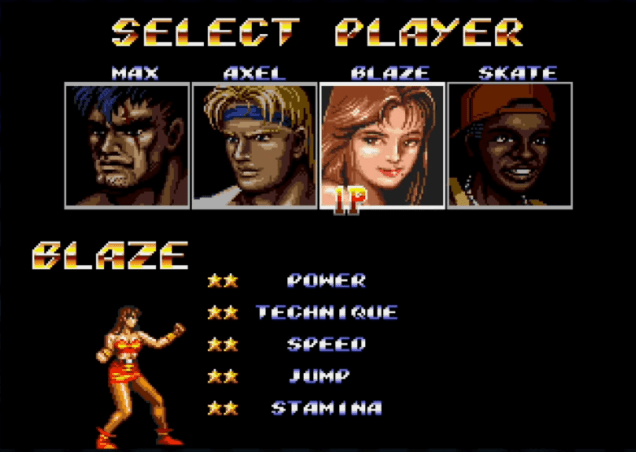Select Max's character portrait
The width and height of the screenshot is (636, 452).
(127, 145)
